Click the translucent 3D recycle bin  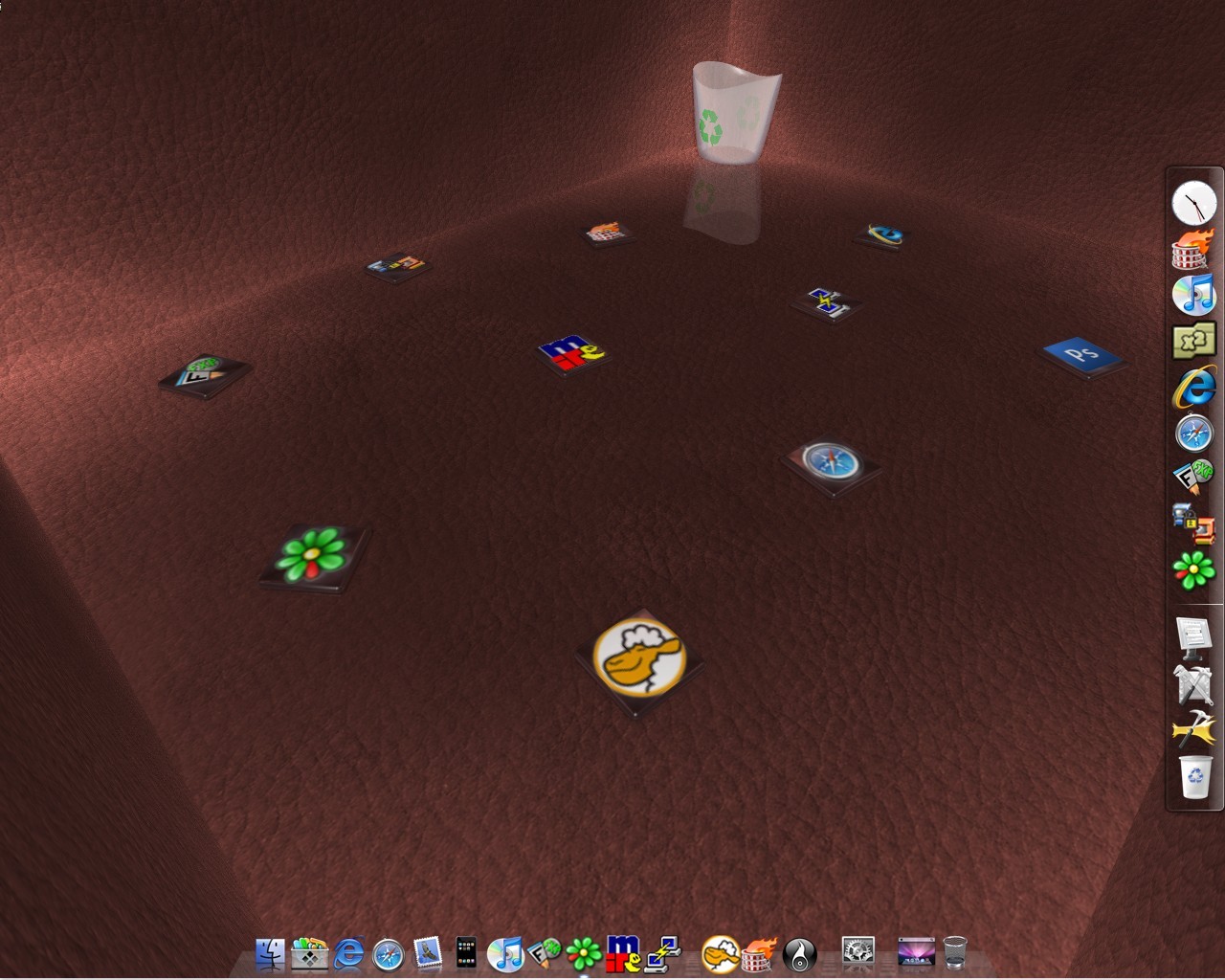[x=735, y=113]
